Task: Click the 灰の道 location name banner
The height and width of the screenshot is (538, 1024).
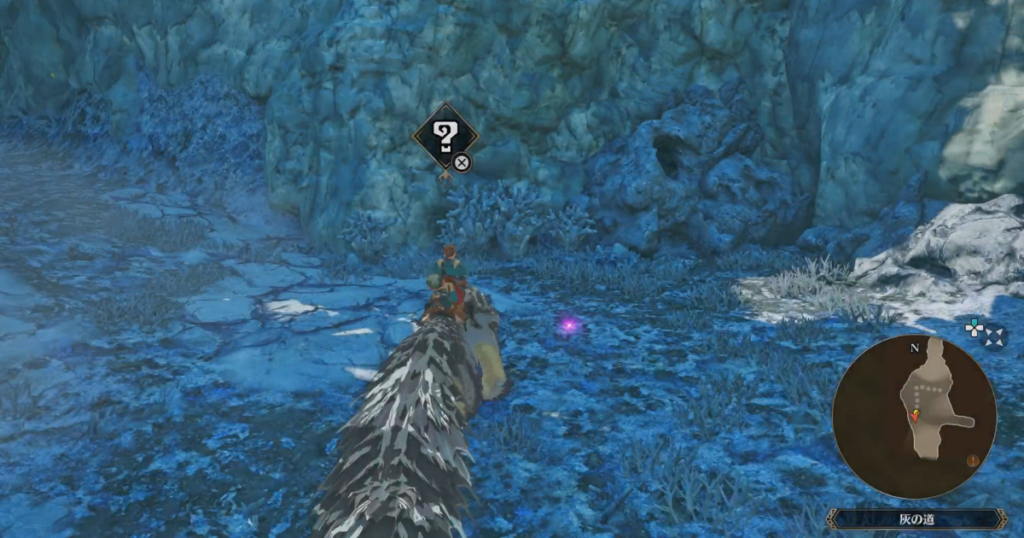Action: [x=916, y=519]
